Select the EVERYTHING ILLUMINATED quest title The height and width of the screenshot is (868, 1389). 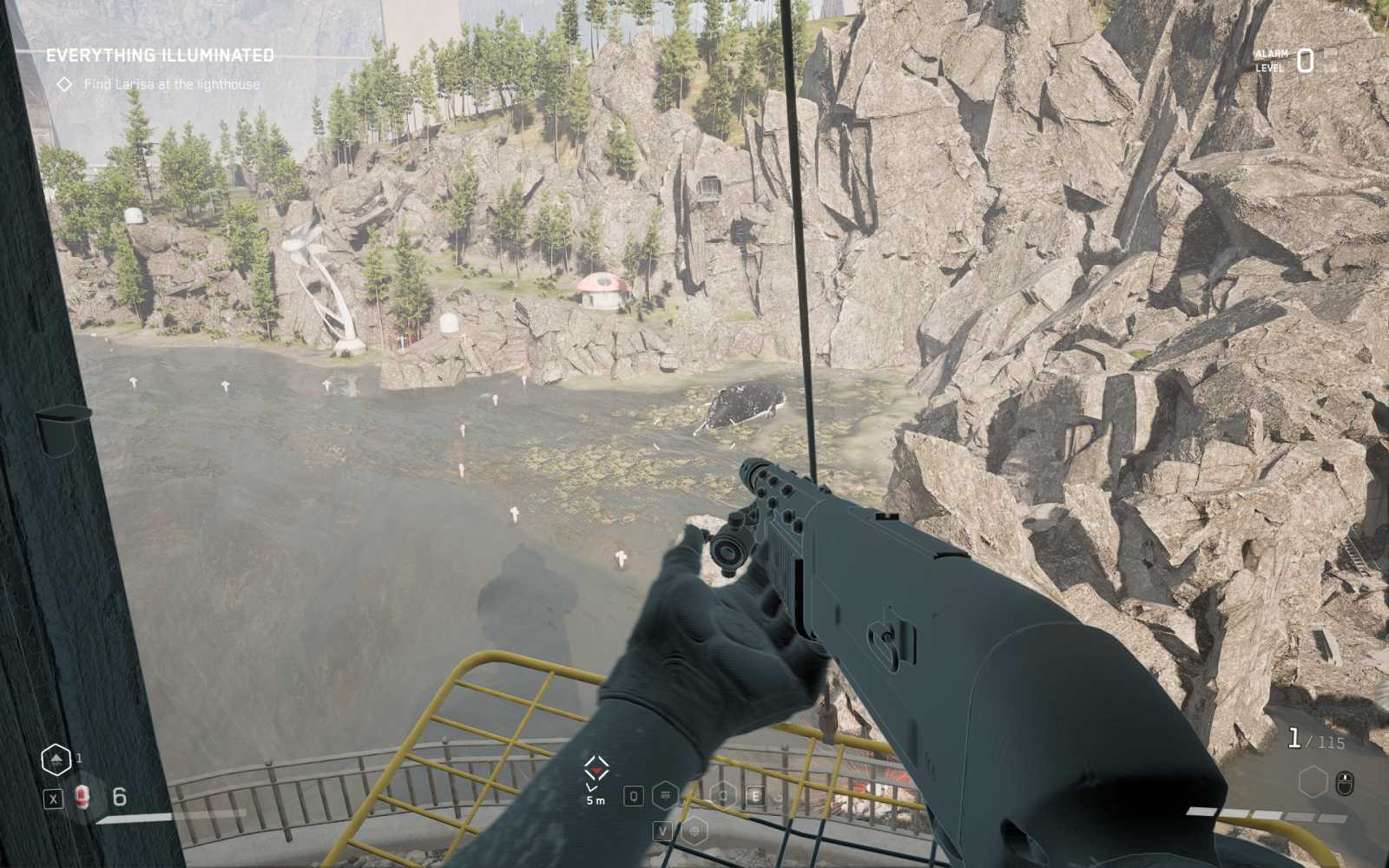point(161,54)
